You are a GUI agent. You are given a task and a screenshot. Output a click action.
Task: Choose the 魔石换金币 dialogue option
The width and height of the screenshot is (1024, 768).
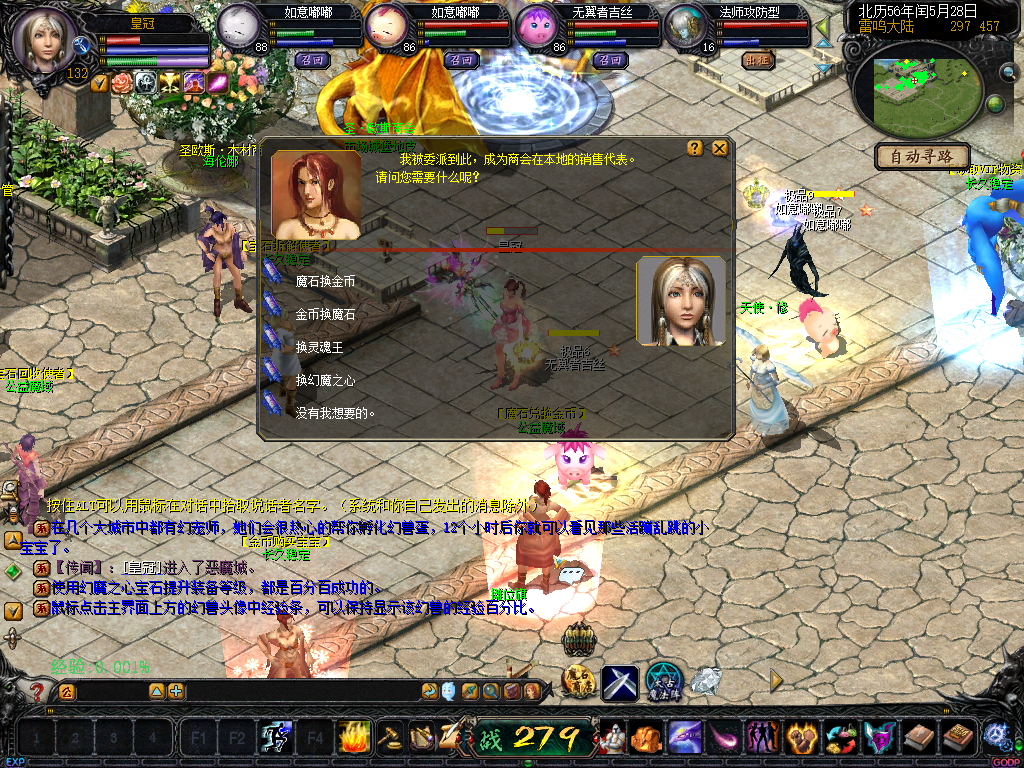(x=325, y=282)
